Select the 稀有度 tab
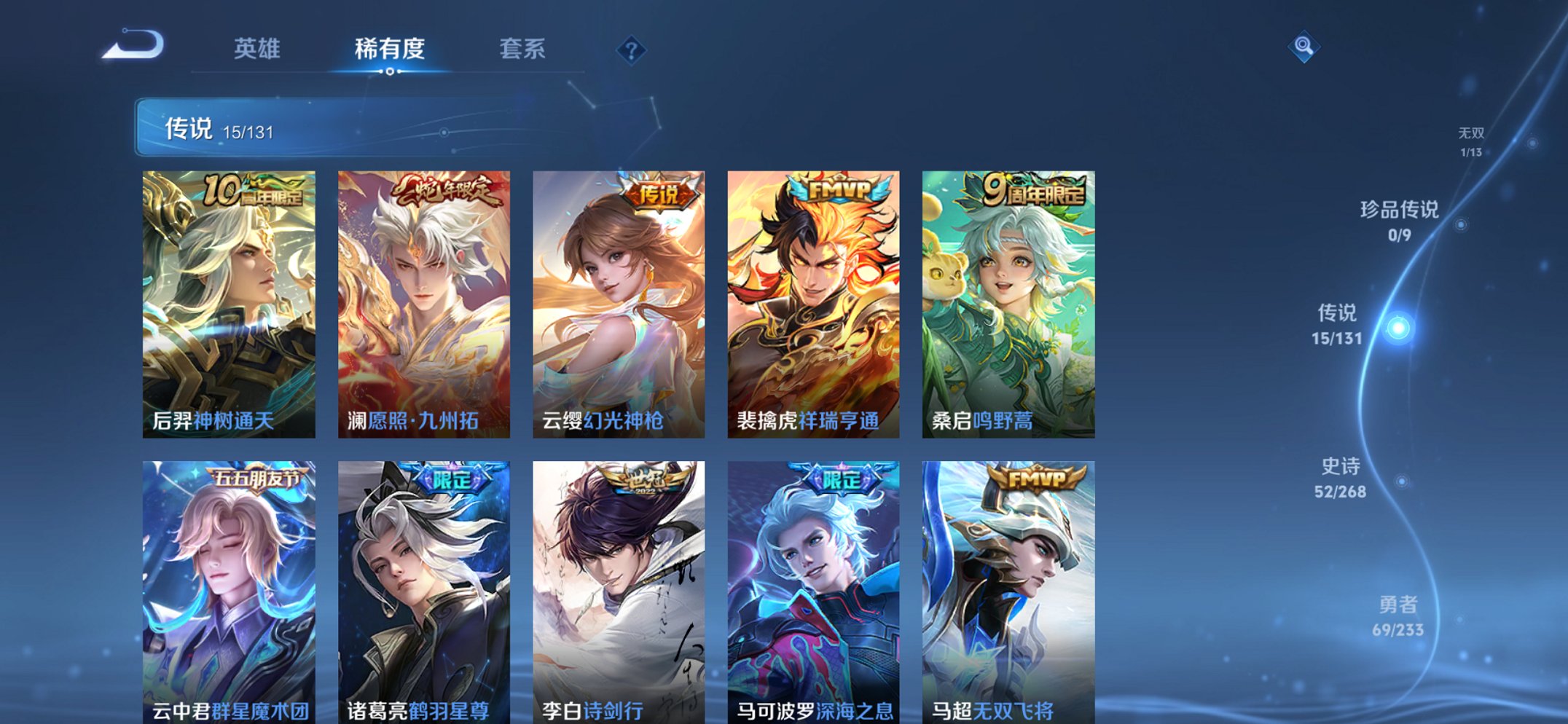Image resolution: width=1568 pixels, height=724 pixels. point(391,48)
